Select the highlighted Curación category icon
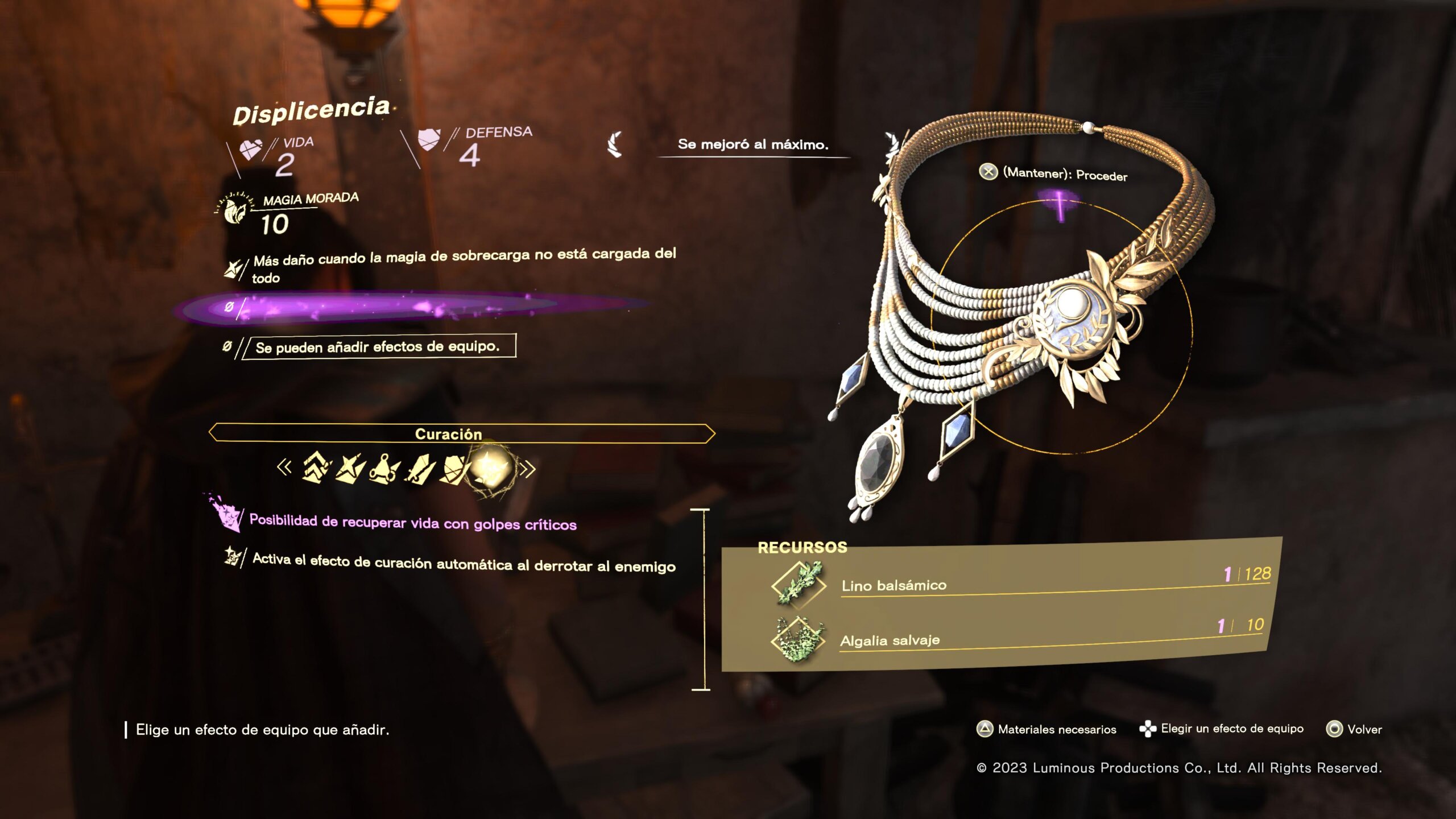The width and height of the screenshot is (1456, 819). point(491,469)
